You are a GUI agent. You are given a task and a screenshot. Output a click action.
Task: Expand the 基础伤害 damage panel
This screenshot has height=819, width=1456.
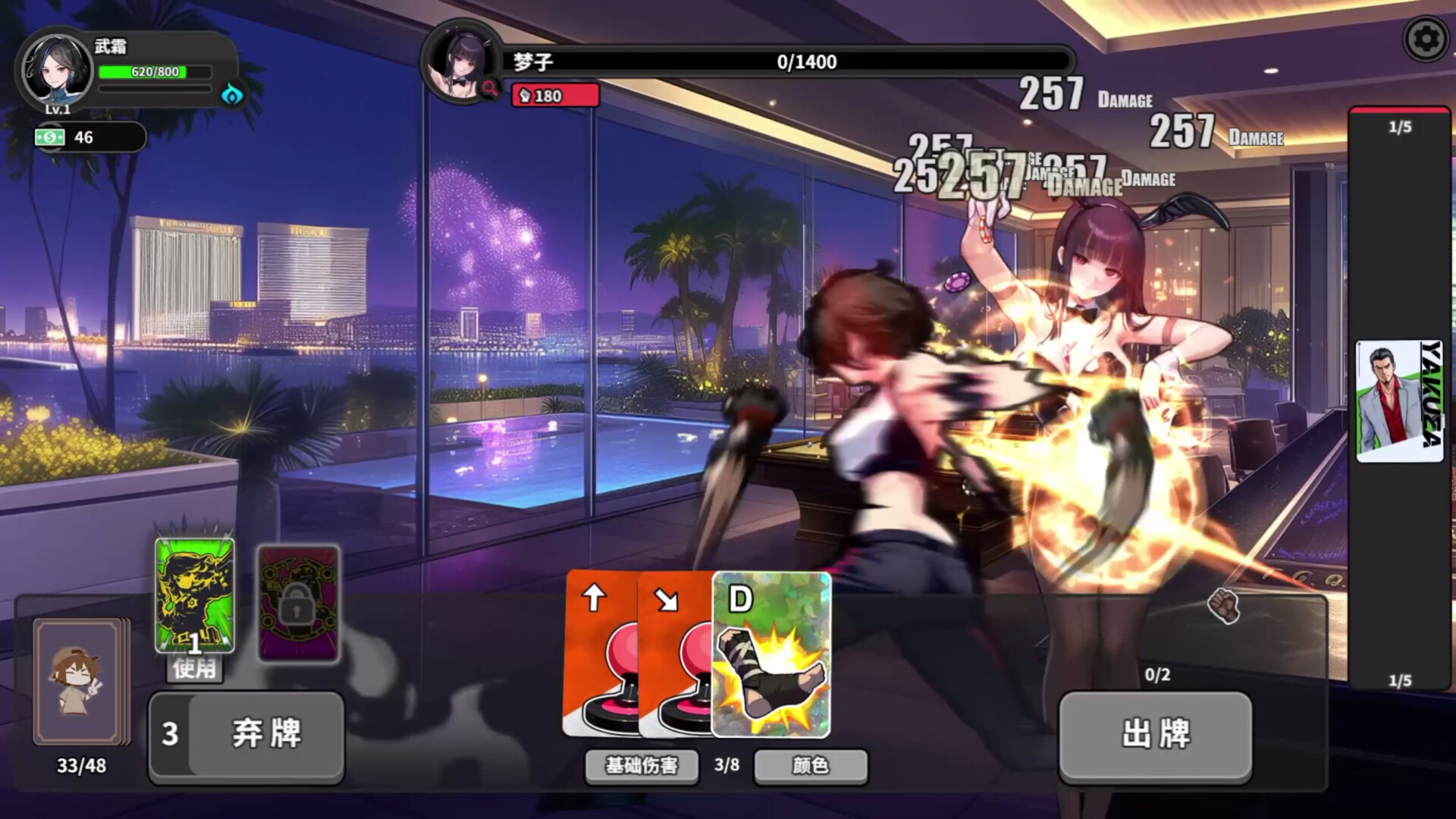pyautogui.click(x=641, y=767)
